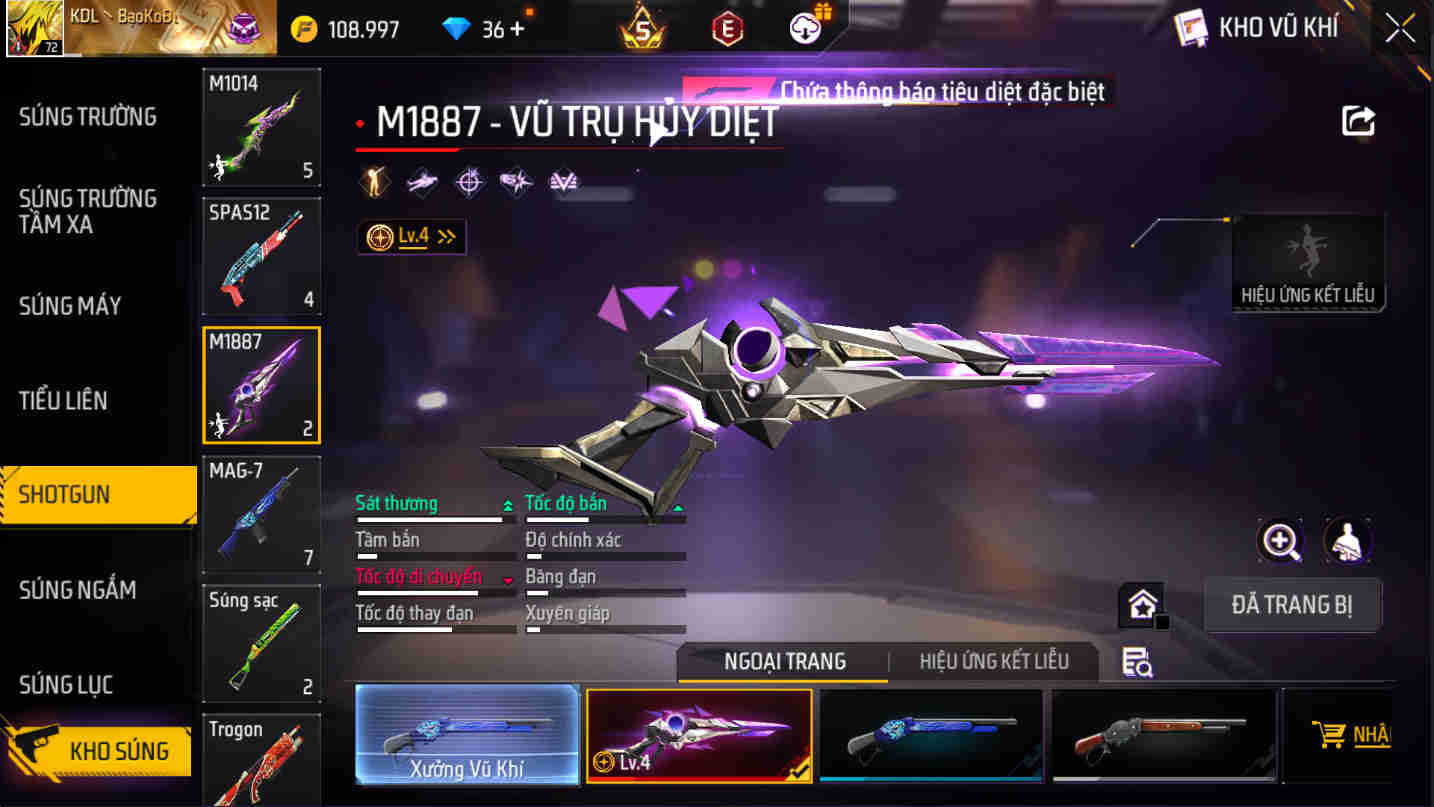Click the crosshair attribute icon under the weapon name
The width and height of the screenshot is (1434, 807).
(470, 182)
